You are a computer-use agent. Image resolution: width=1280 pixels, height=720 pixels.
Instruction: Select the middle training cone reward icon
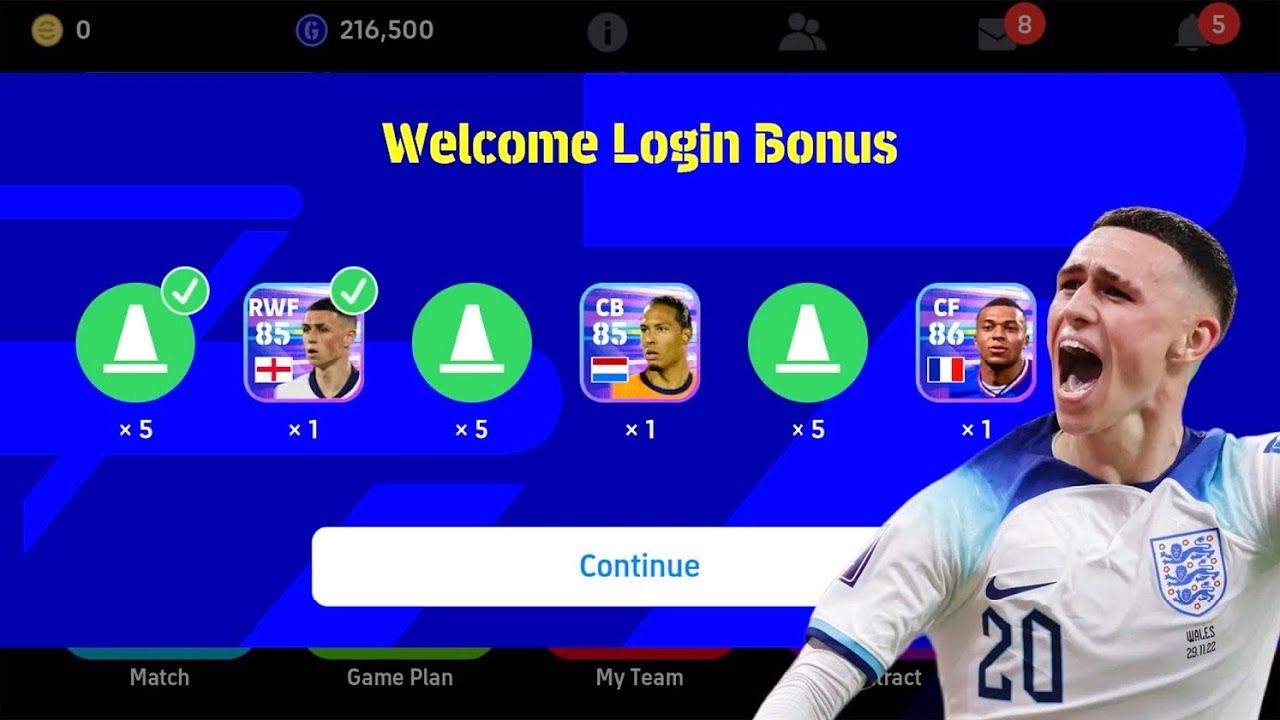(472, 343)
